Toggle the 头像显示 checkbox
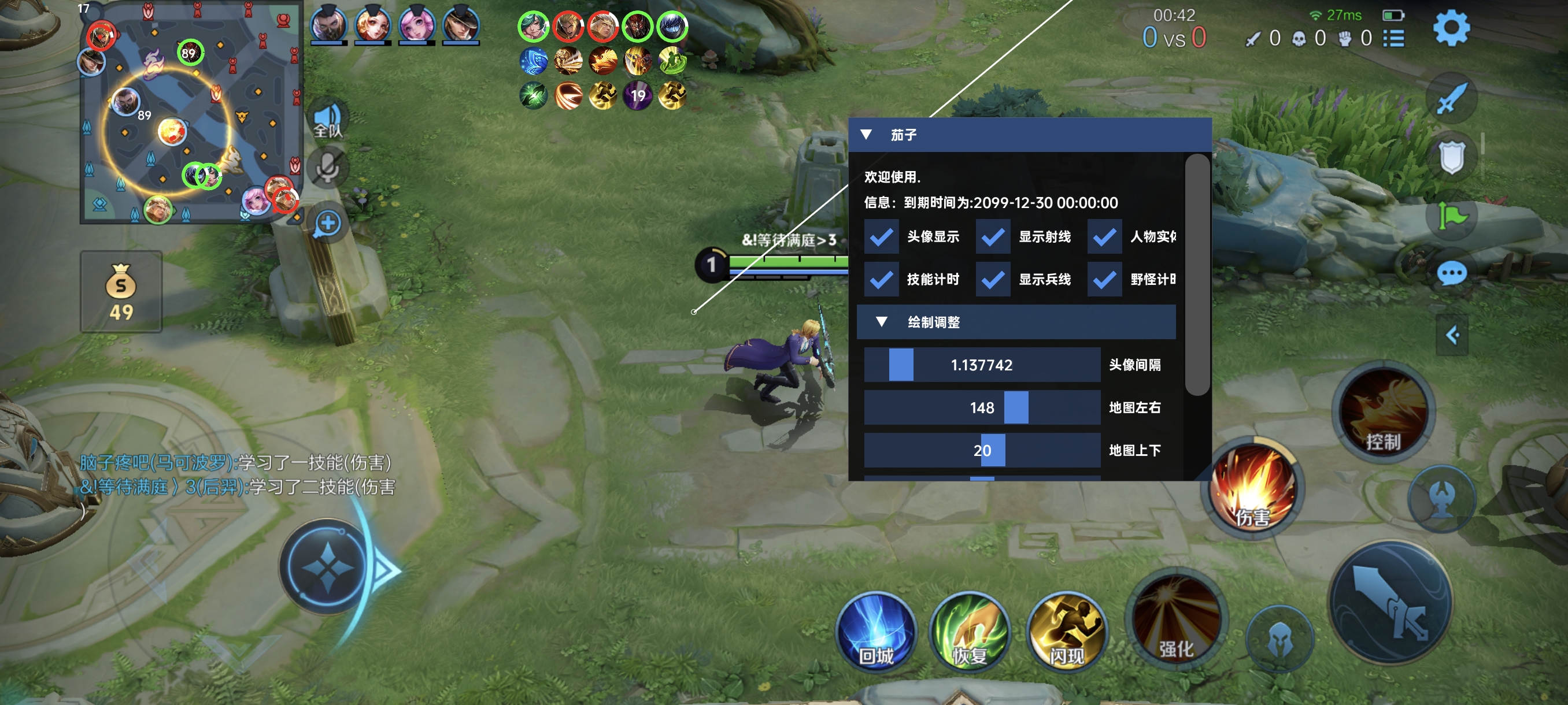The height and width of the screenshot is (705, 1568). [x=881, y=236]
